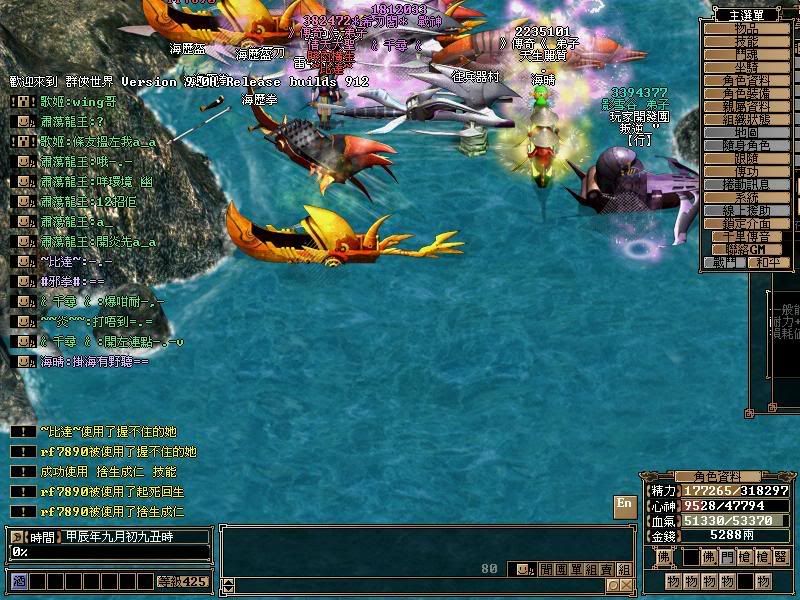
Task: Open the 技能 skills menu entry
Action: (x=746, y=42)
